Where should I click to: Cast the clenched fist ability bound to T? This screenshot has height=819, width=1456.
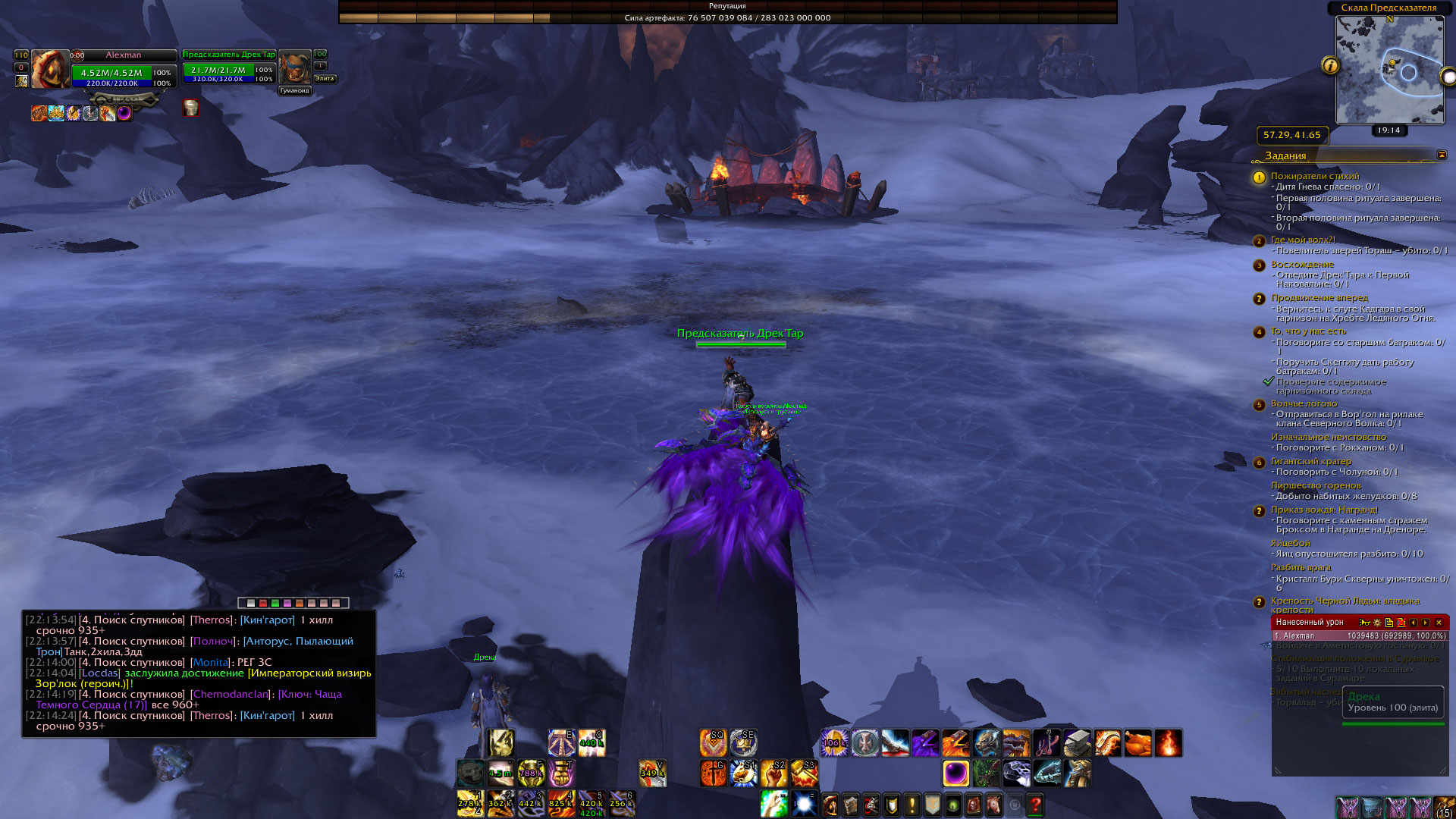pyautogui.click(x=561, y=773)
